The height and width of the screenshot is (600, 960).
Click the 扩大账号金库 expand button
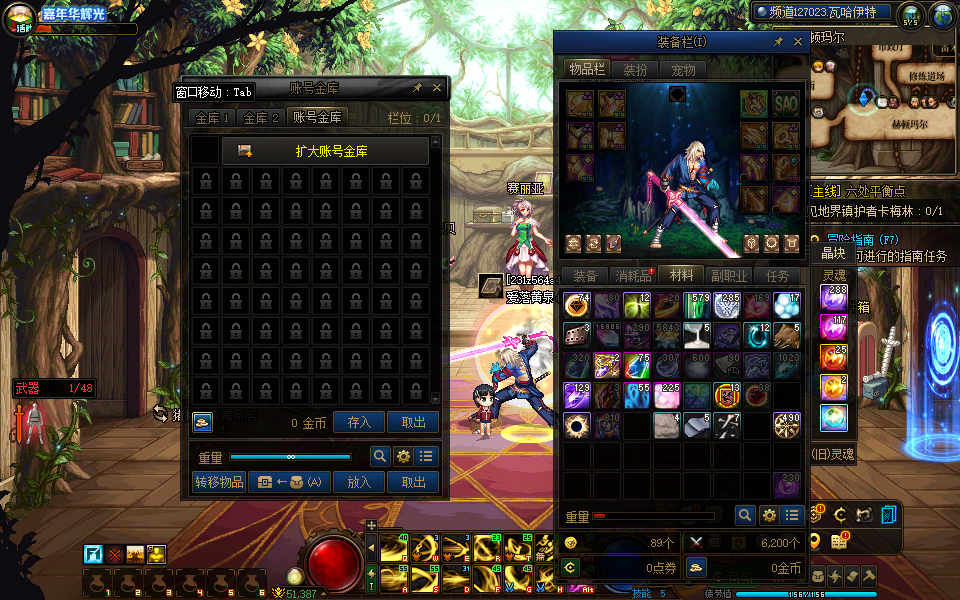point(325,151)
